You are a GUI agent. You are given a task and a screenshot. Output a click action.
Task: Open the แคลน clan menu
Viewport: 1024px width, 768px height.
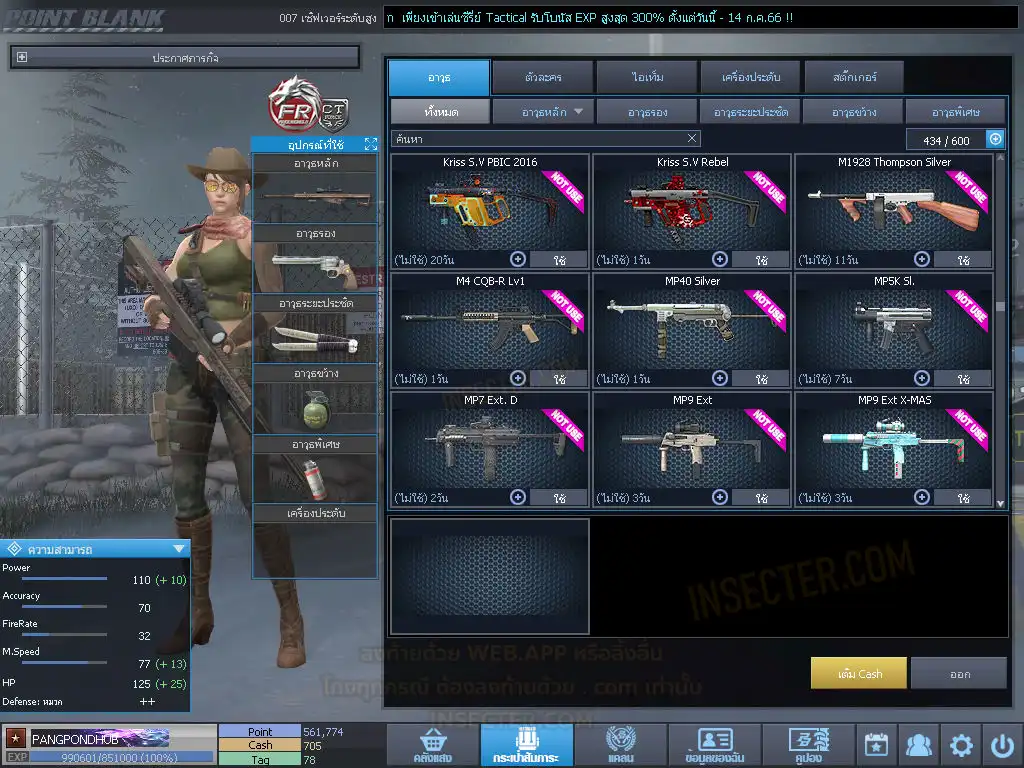(x=620, y=745)
